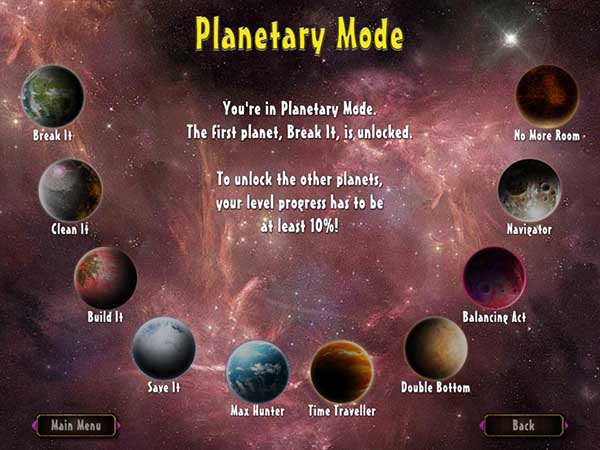This screenshot has width=600, height=450.
Task: Choose the No More Room planet
Action: click(546, 96)
